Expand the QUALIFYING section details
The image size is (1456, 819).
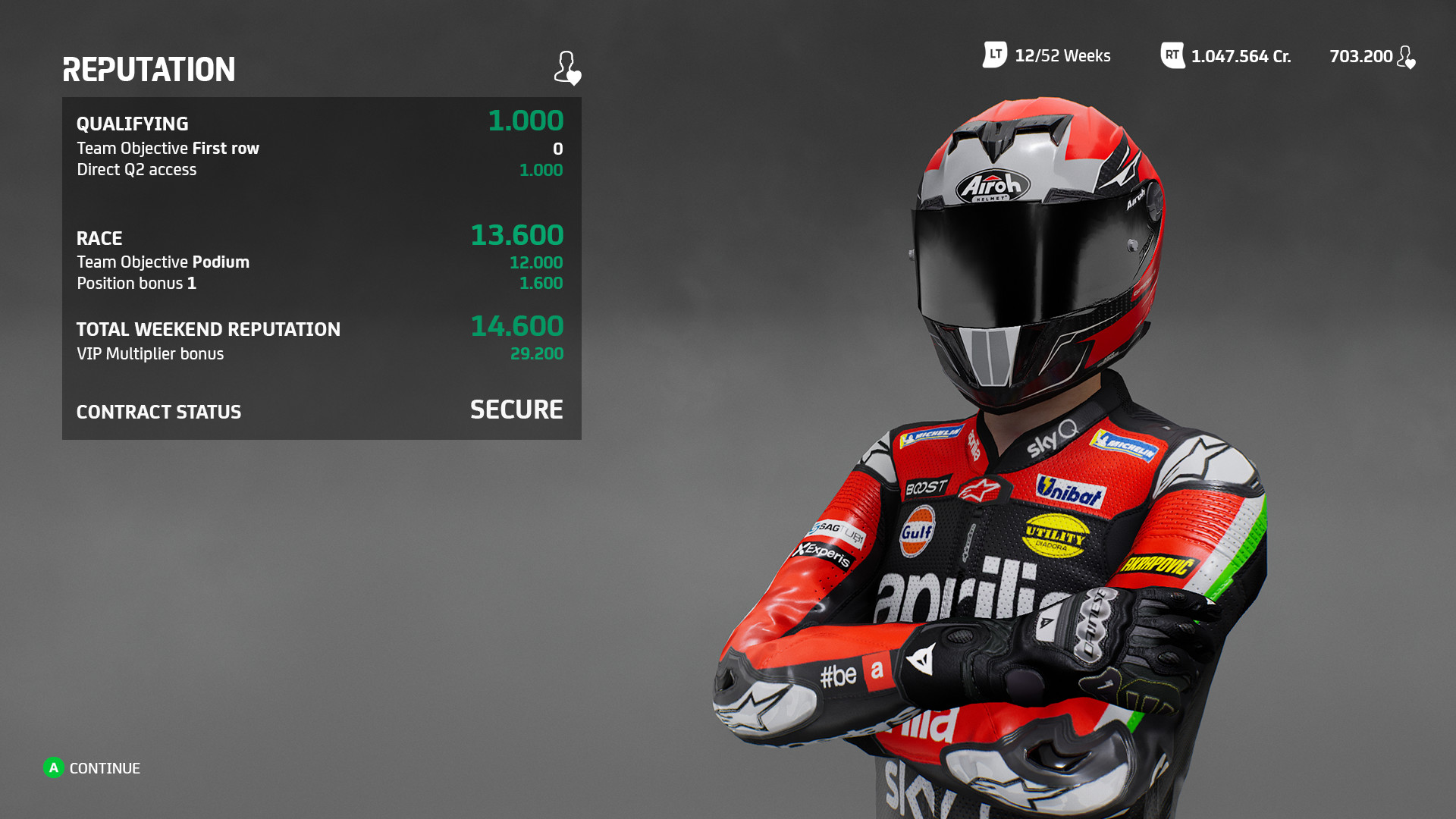[133, 123]
